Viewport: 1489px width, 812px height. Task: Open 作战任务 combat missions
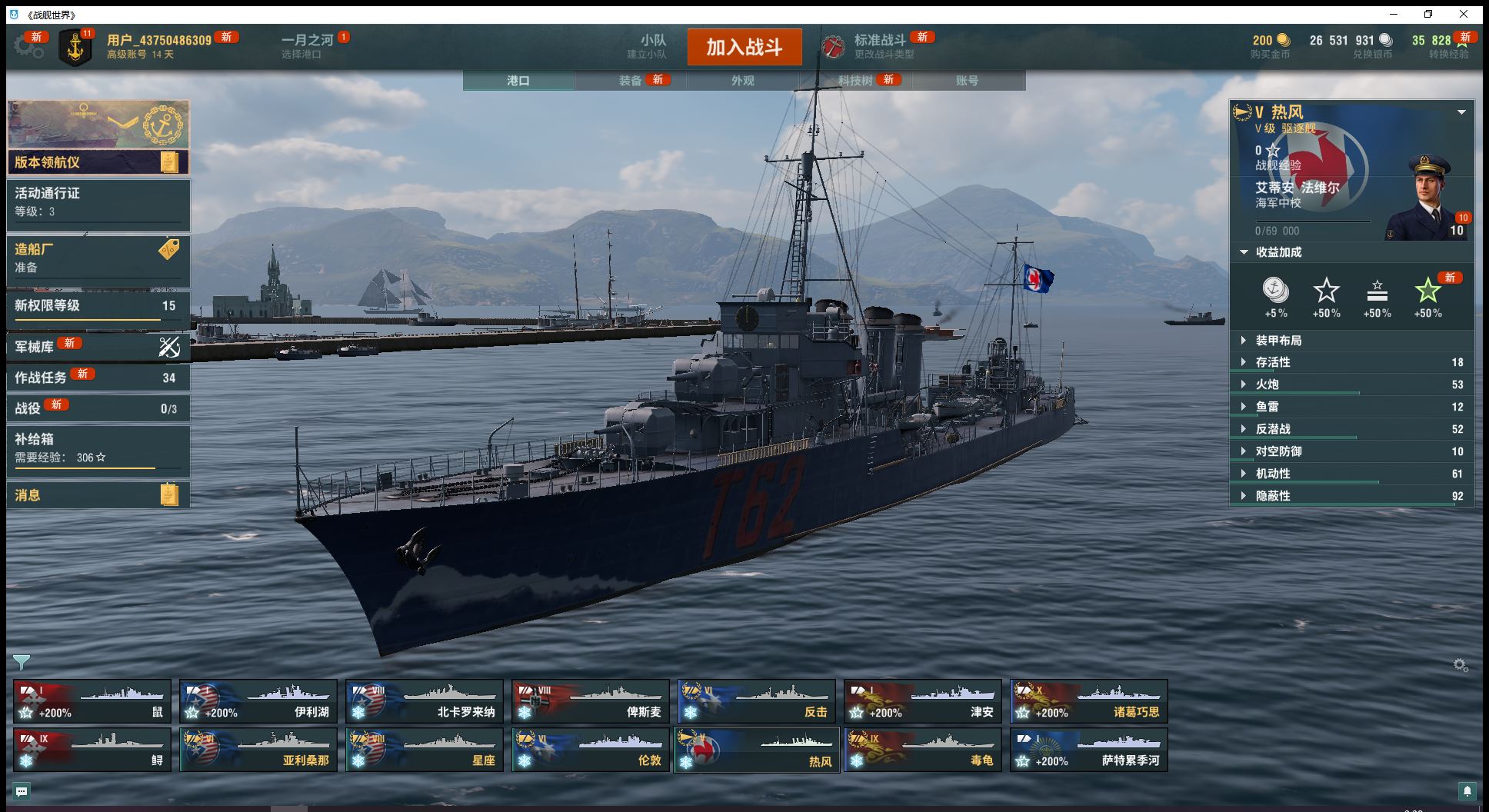pyautogui.click(x=98, y=378)
